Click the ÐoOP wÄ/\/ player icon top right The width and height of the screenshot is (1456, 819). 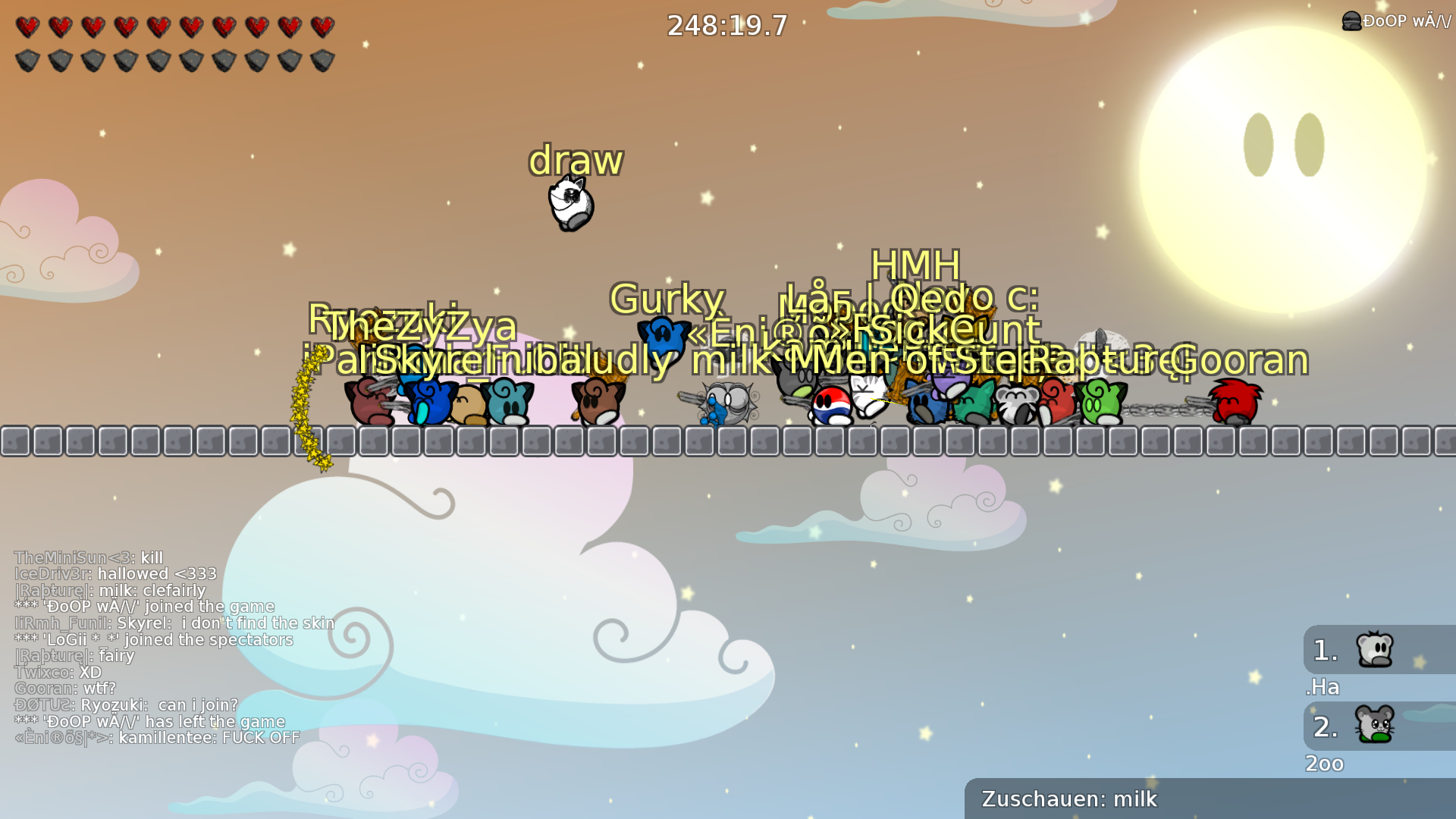(x=1352, y=20)
